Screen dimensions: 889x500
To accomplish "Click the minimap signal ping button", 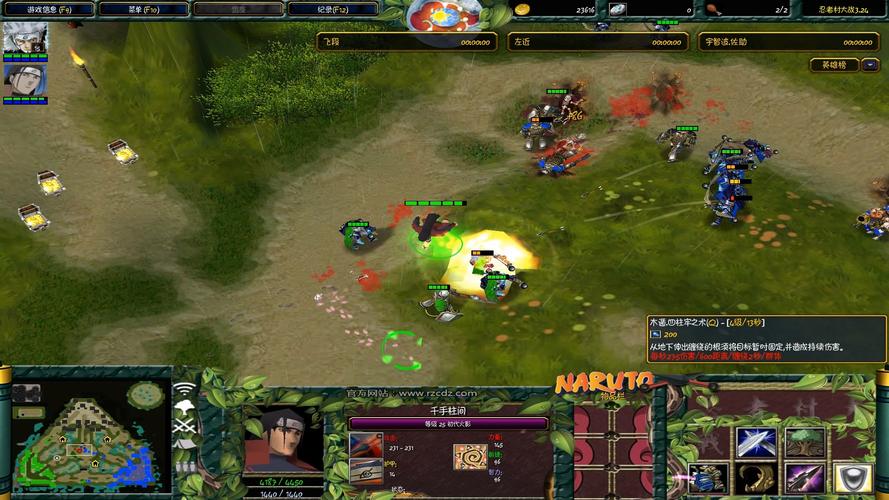I will 184,388.
